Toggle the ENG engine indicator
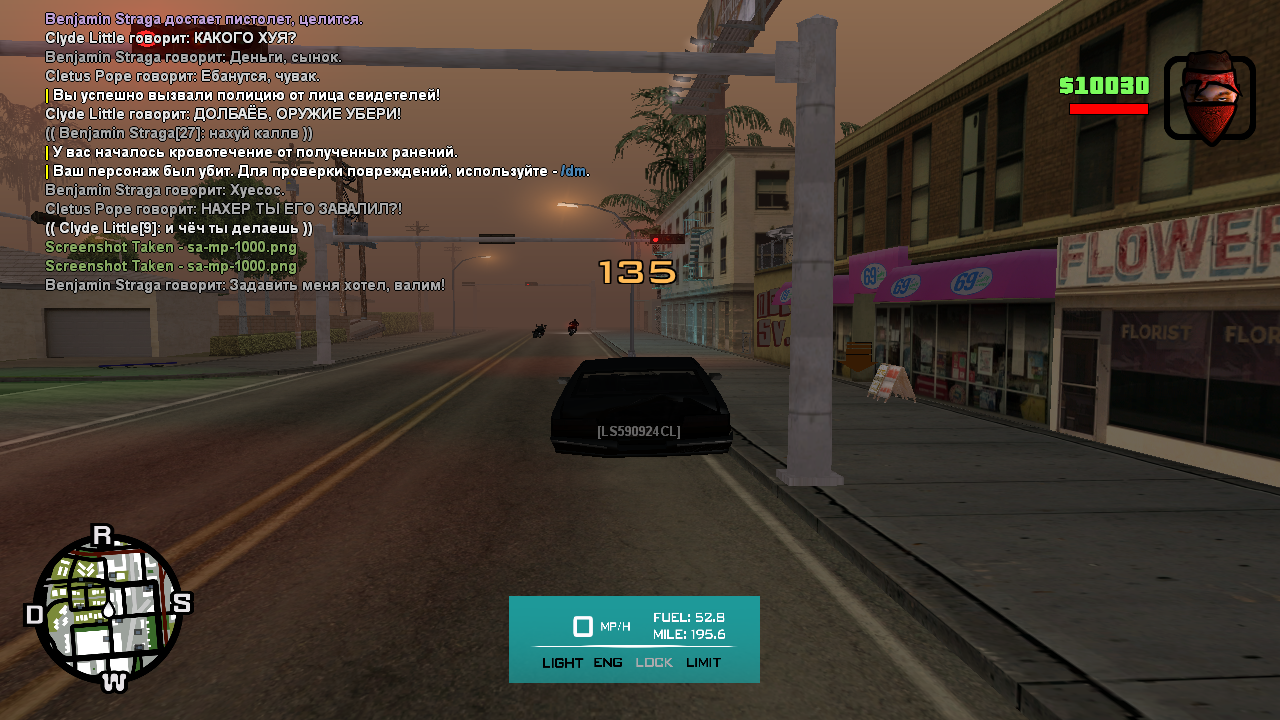Viewport: 1280px width, 720px height. pyautogui.click(x=608, y=663)
